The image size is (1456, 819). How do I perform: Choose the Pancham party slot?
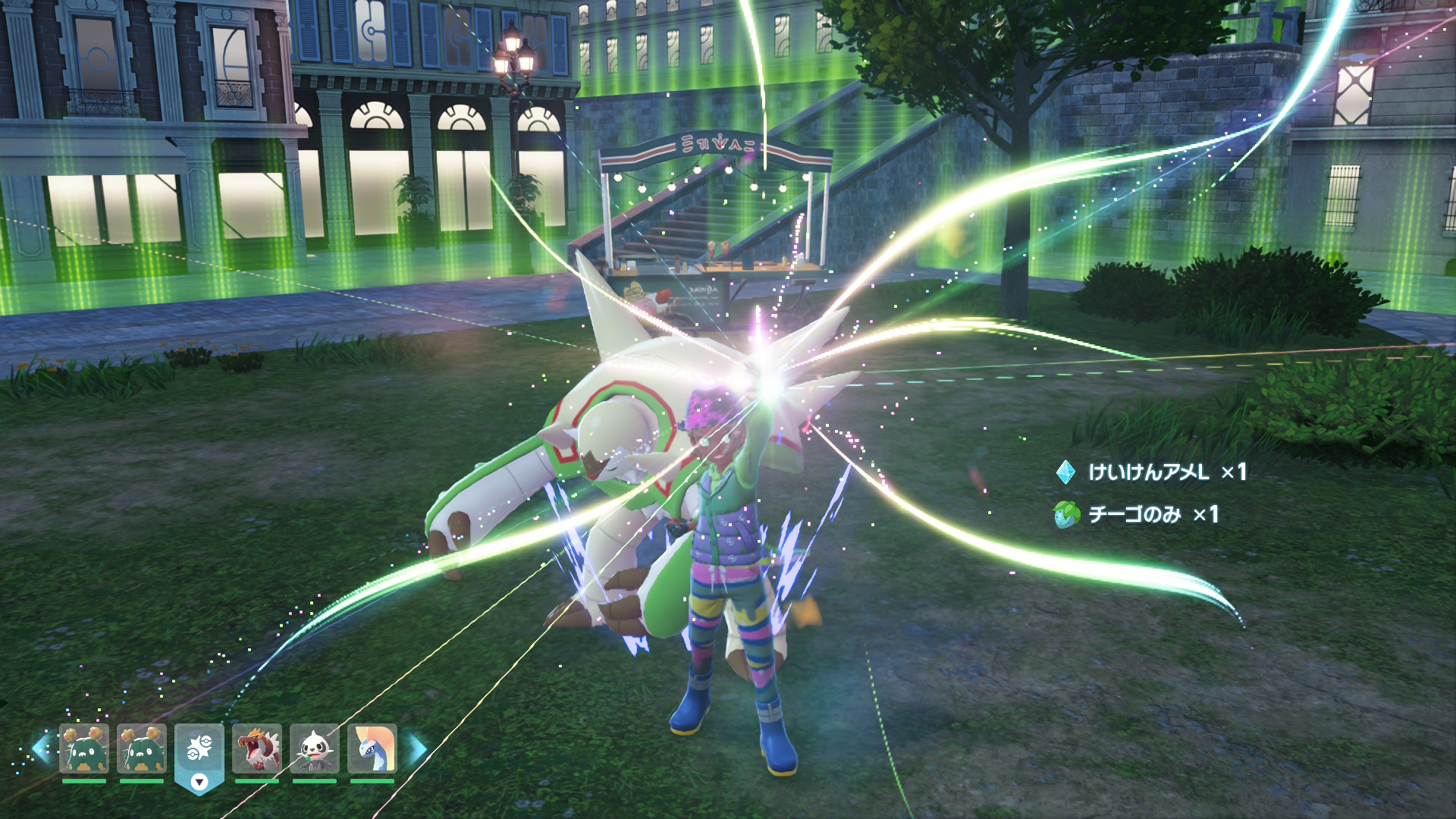pos(314,748)
